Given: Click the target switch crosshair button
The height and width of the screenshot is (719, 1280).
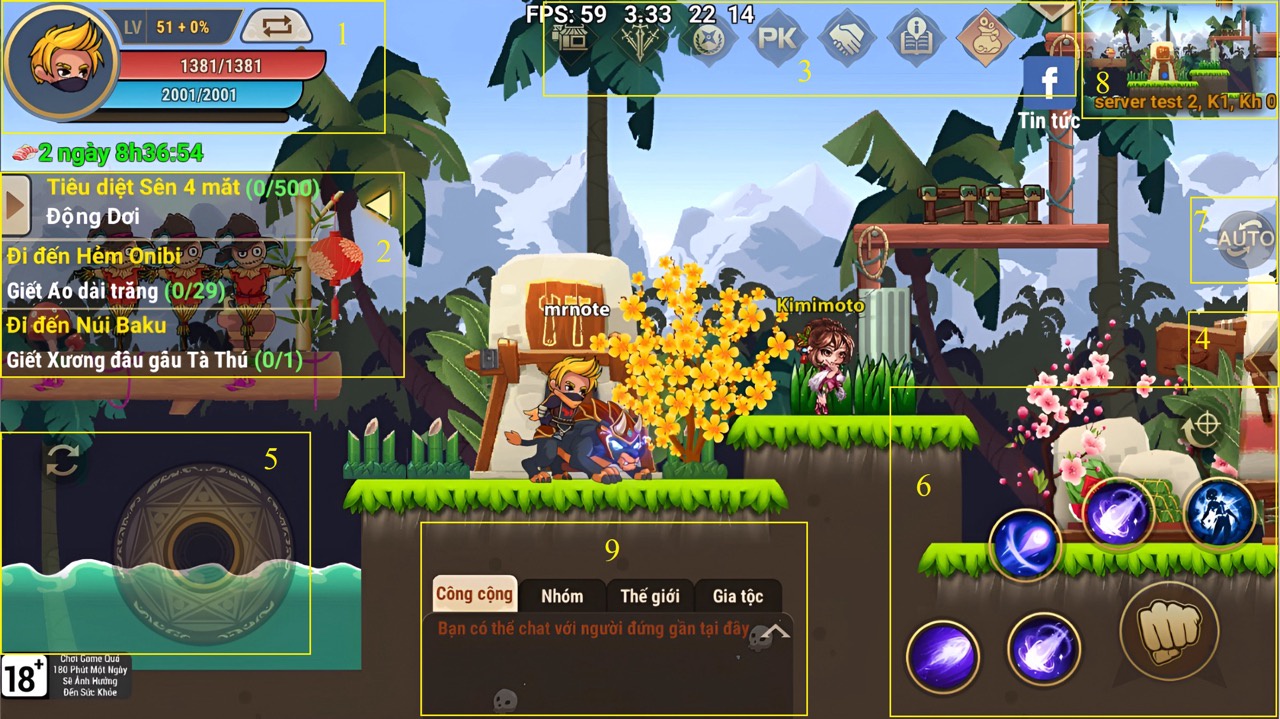Looking at the screenshot, I should (1206, 425).
